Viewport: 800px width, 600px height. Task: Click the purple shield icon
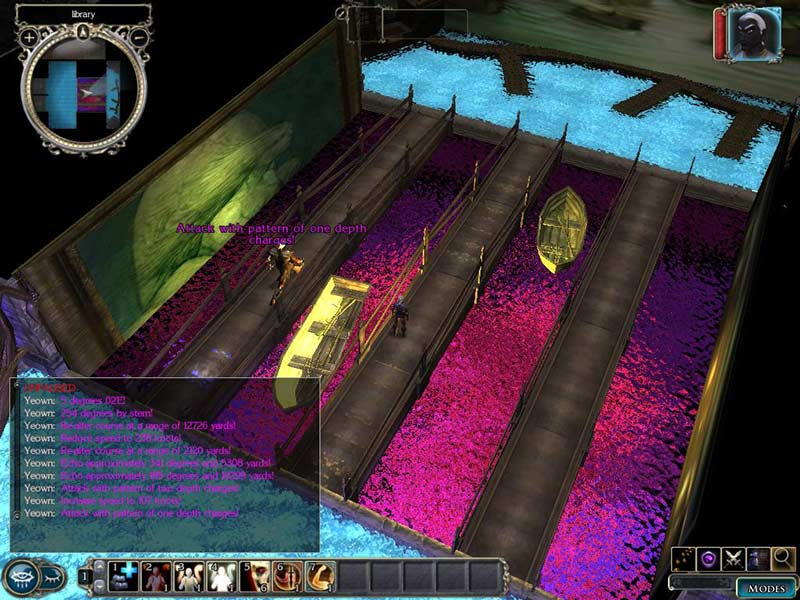pos(708,558)
